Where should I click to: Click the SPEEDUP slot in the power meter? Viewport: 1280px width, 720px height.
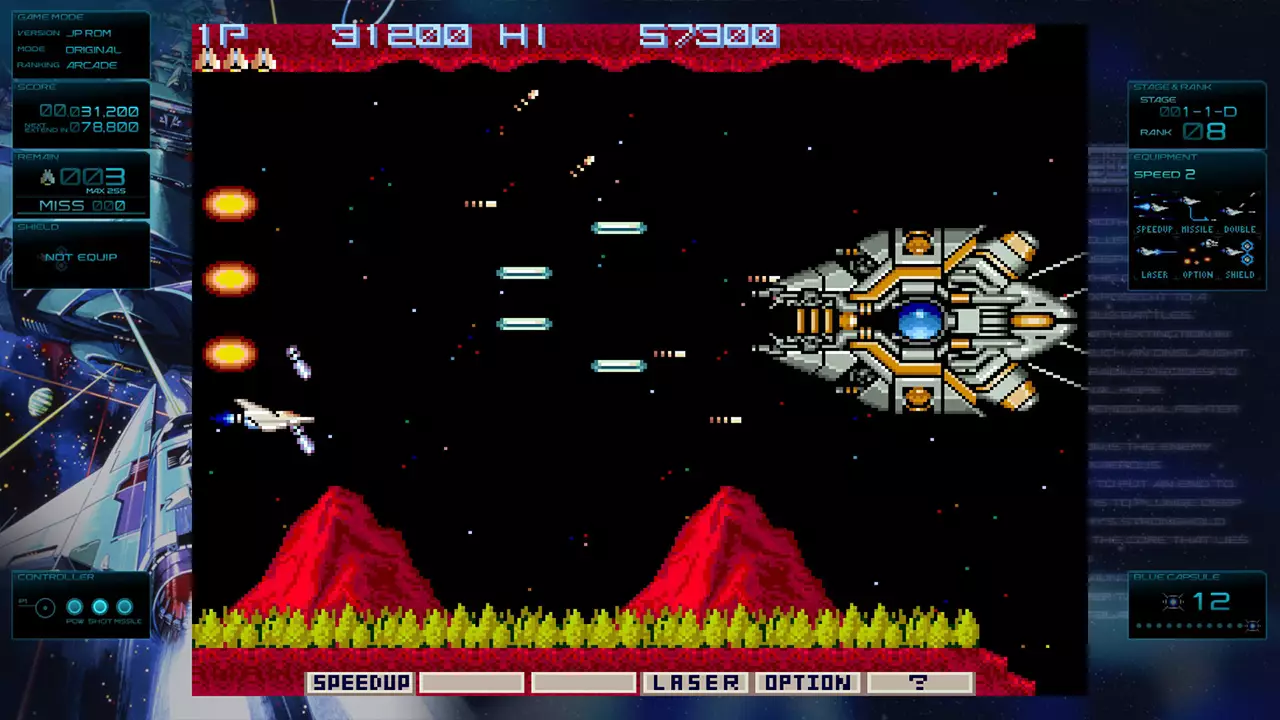click(360, 682)
